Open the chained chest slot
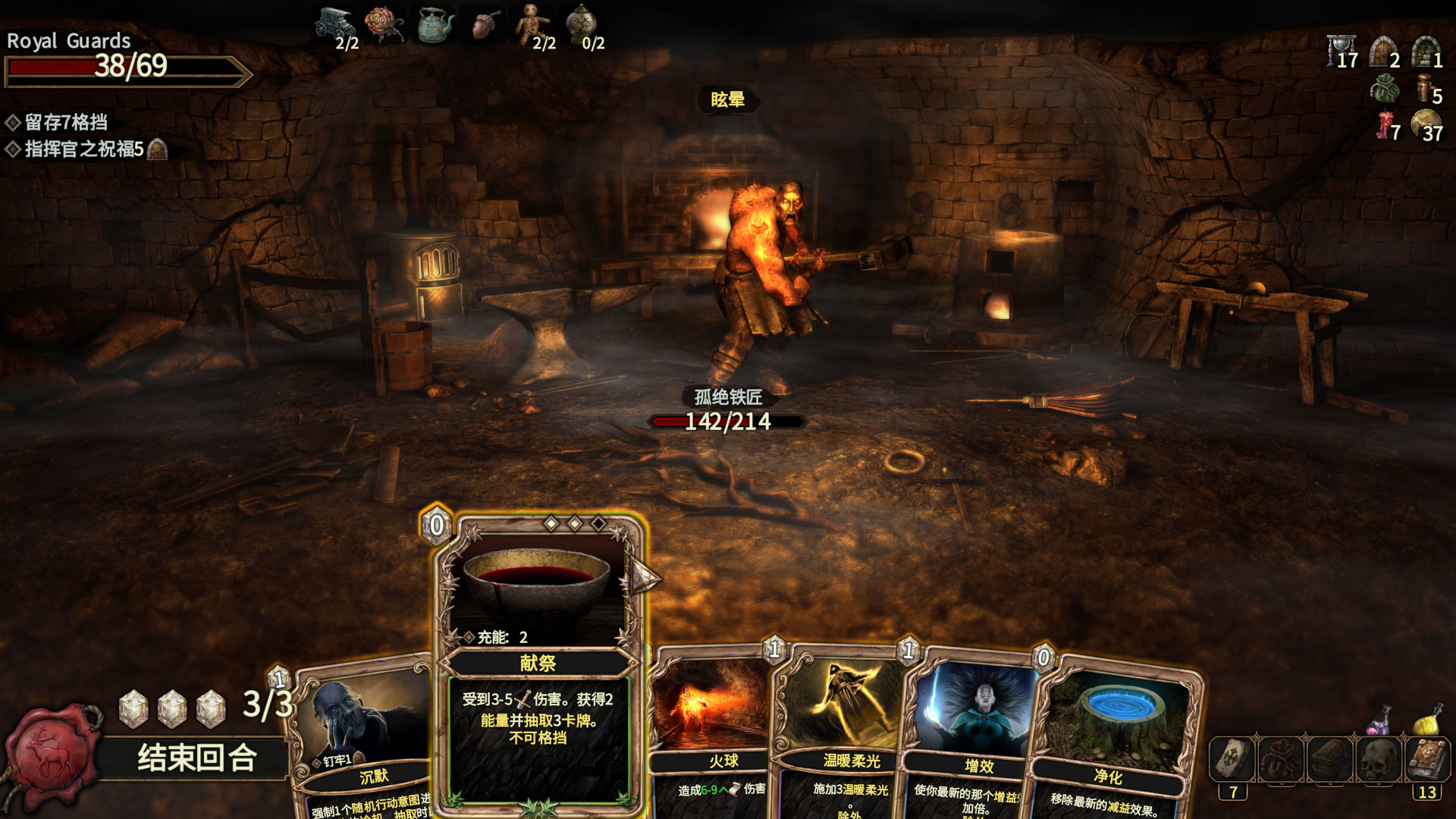The width and height of the screenshot is (1456, 819). 1329,759
